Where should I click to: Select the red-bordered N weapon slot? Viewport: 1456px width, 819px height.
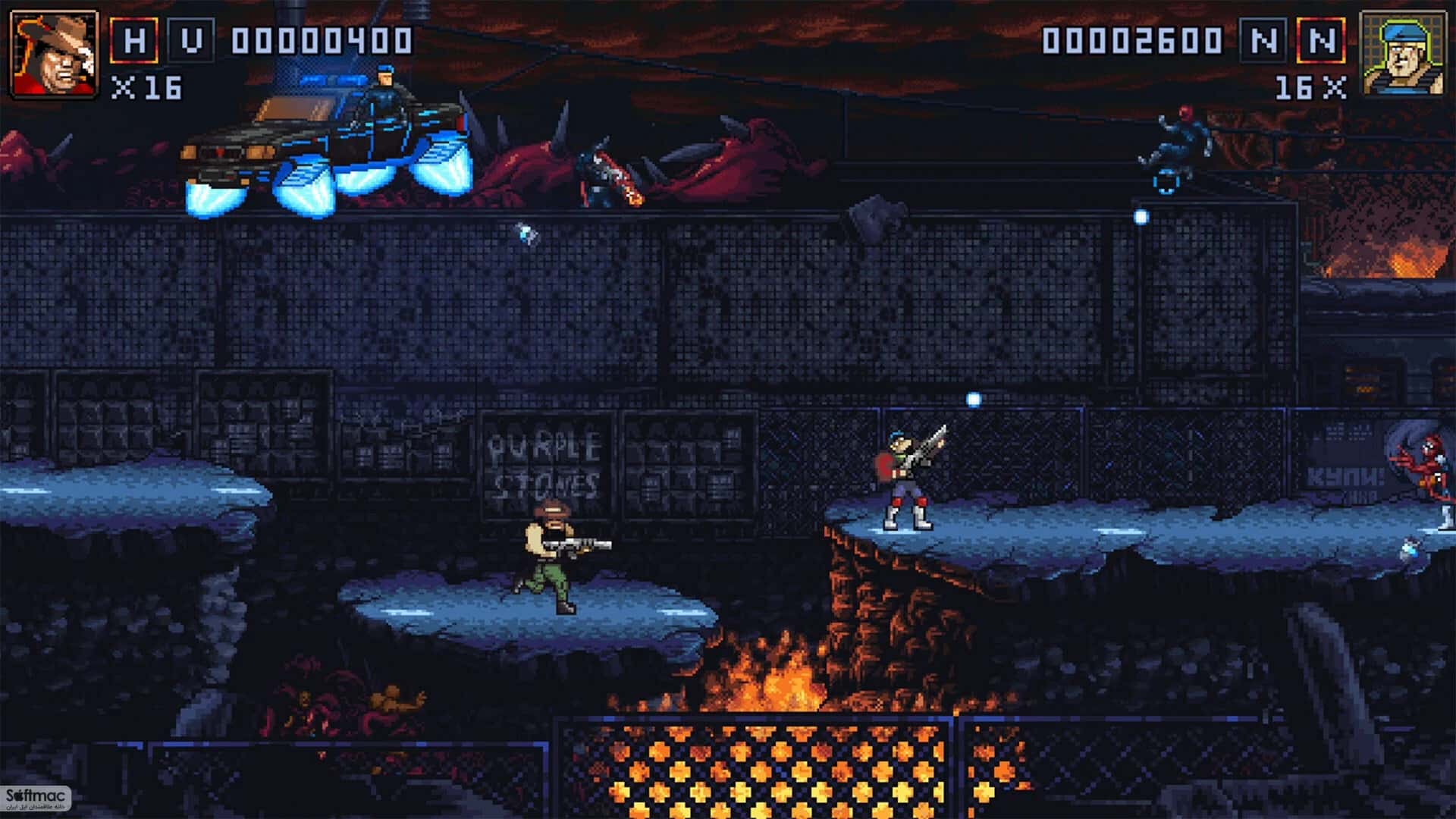(x=1321, y=40)
